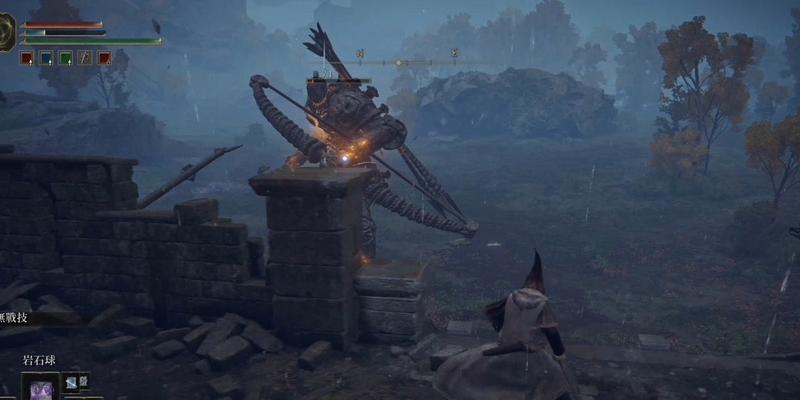This screenshot has width=800, height=400.
Task: Select the 岩石球 spell slot
Action: pyautogui.click(x=40, y=388)
